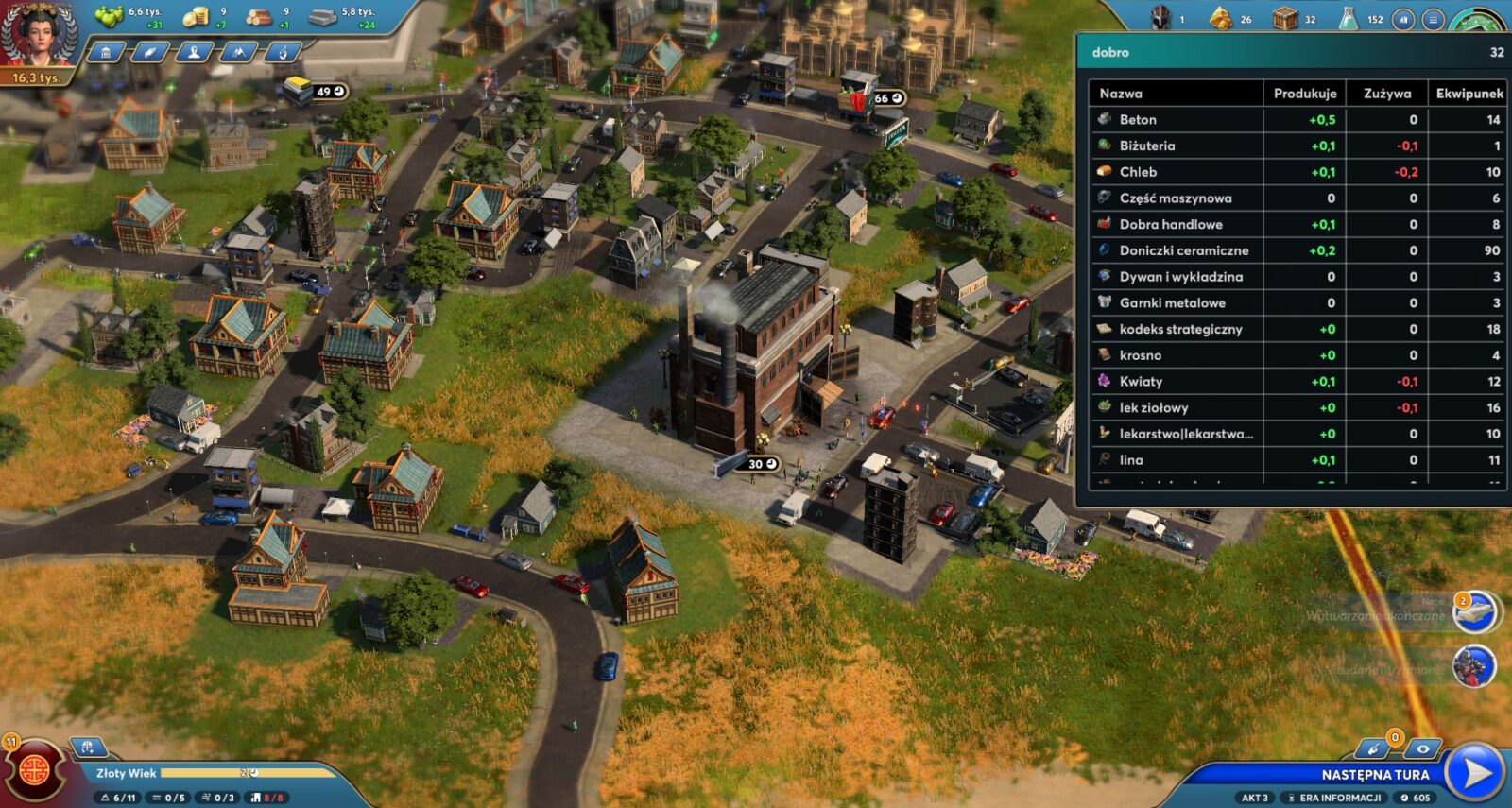
Task: Open the building (government) menu button
Action: (106, 53)
